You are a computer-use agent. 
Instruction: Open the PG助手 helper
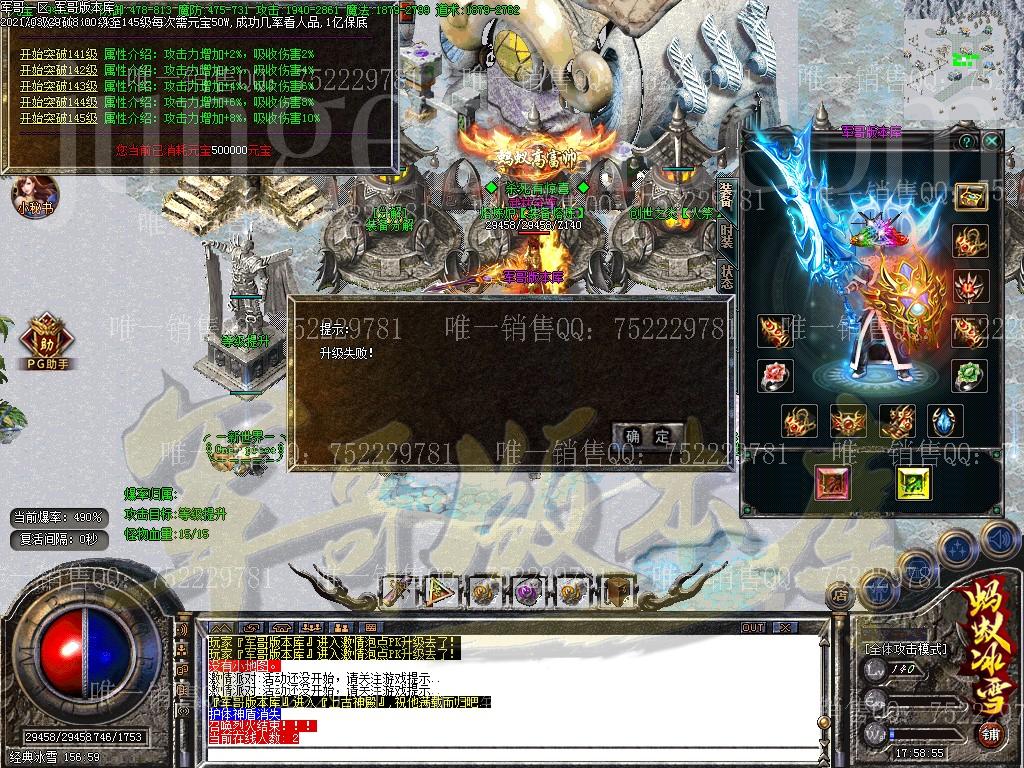point(45,341)
